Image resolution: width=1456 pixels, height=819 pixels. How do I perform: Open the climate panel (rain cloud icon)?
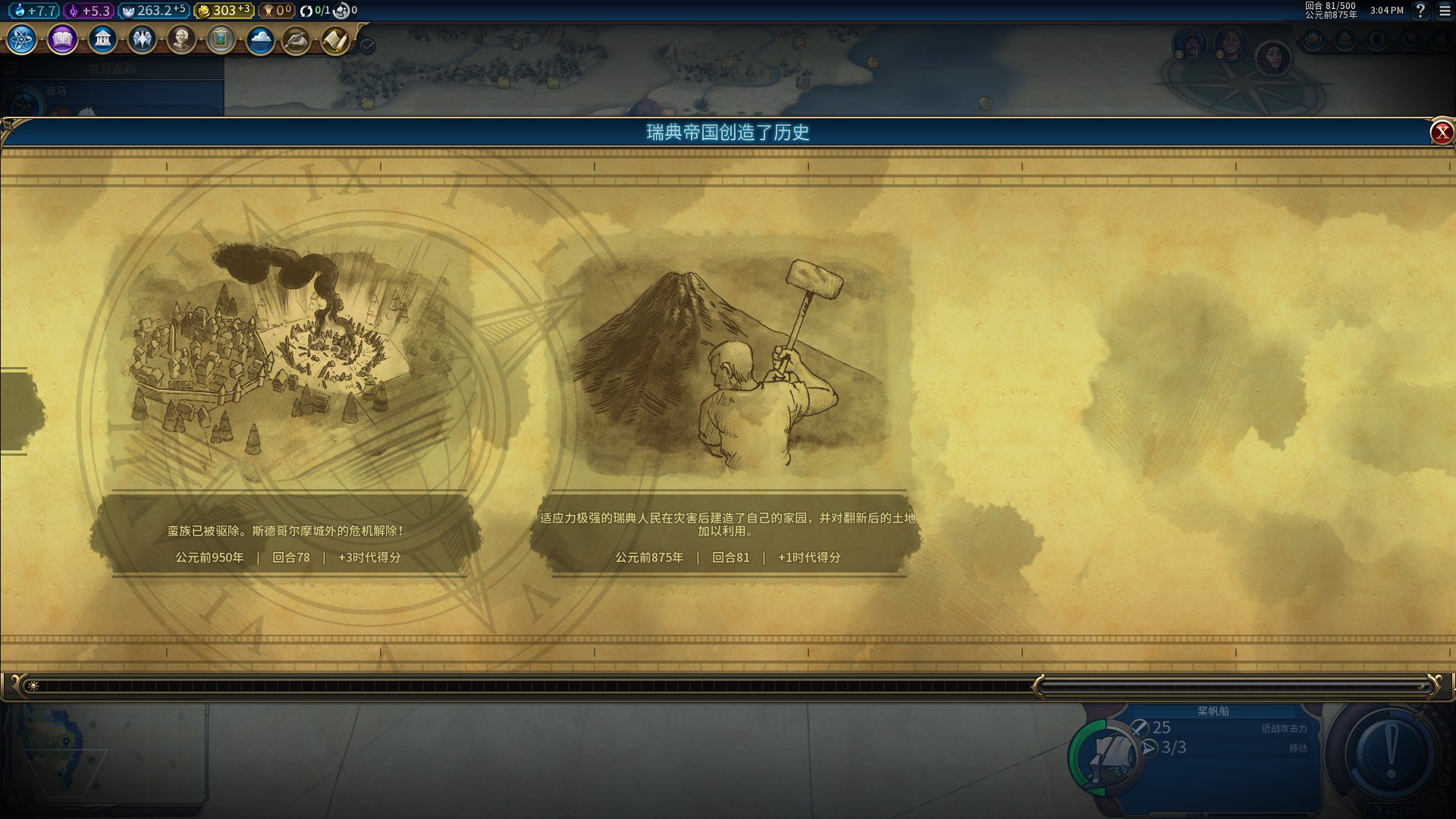click(x=260, y=39)
